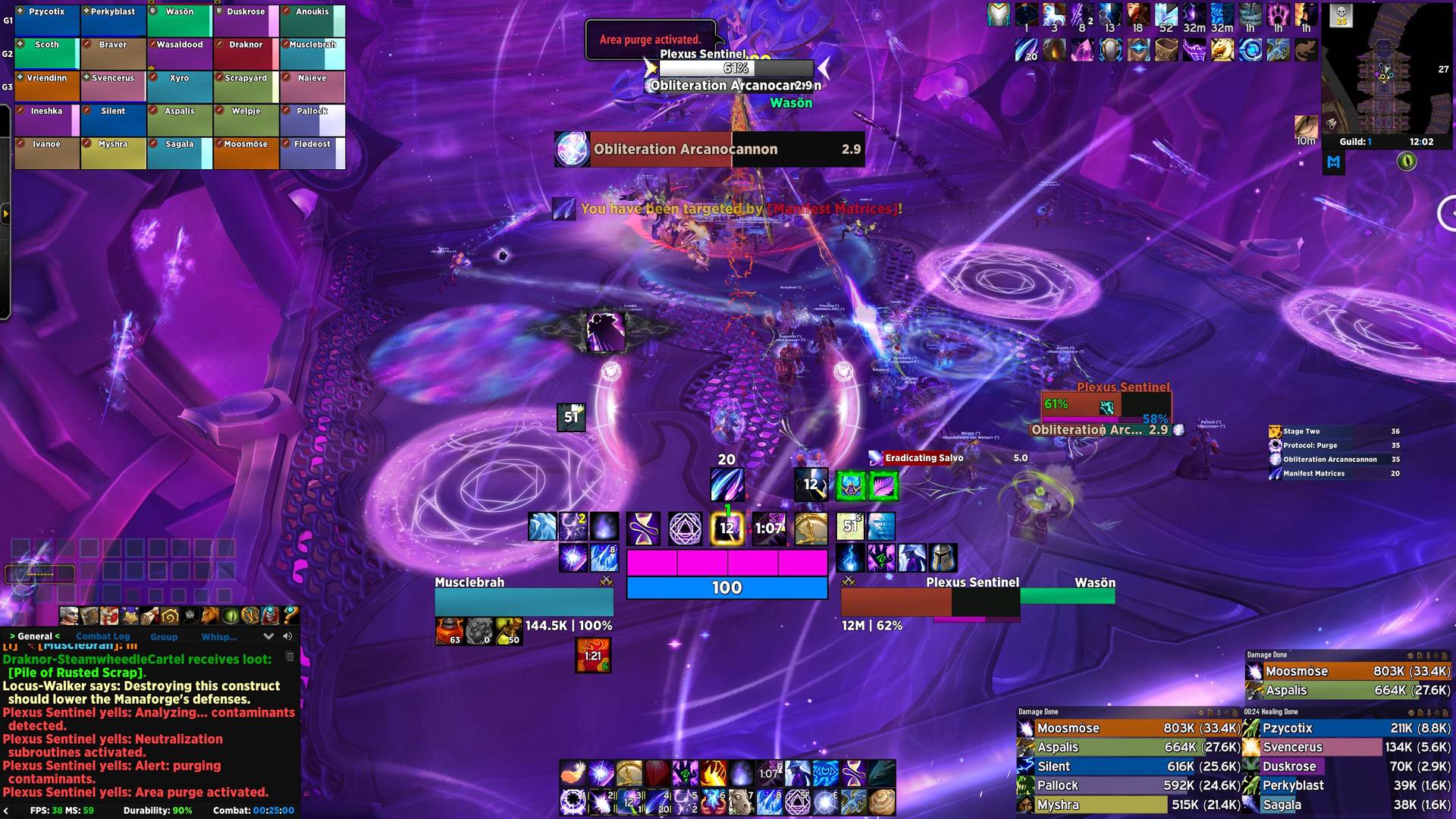This screenshot has width=1456, height=819.
Task: Choose Vriendinn's raid frame
Action: pos(47,86)
